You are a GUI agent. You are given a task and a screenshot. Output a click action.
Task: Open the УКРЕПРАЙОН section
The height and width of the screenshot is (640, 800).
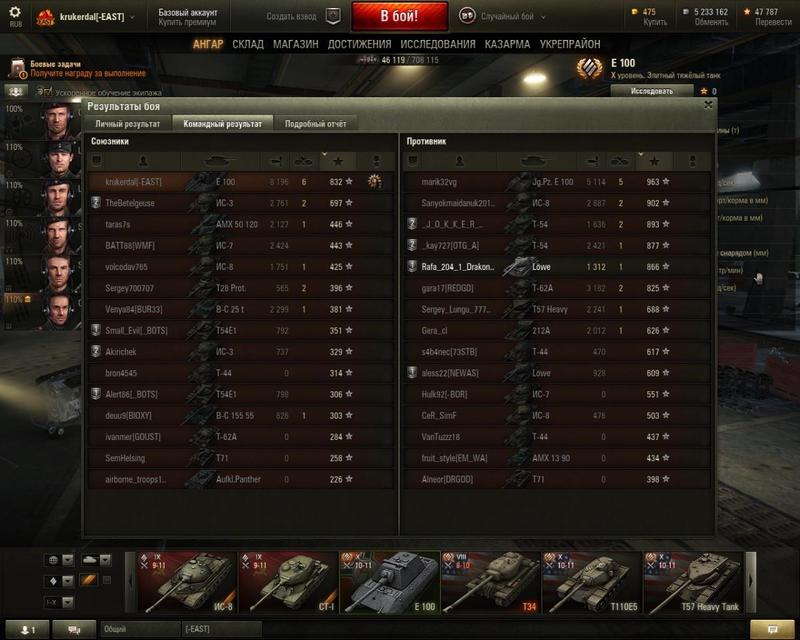pos(570,45)
